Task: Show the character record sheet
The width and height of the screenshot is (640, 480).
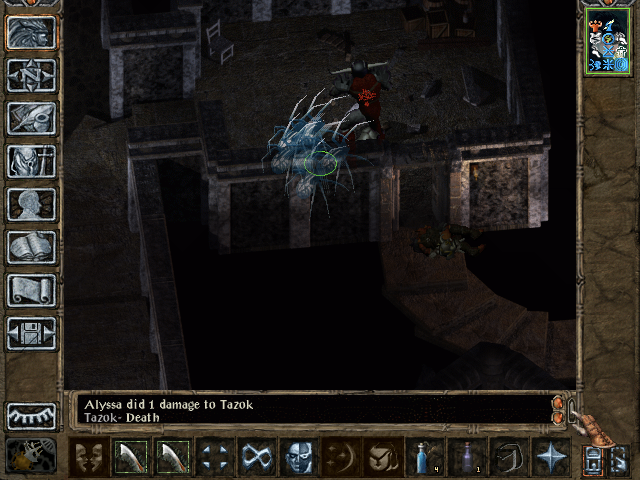Action: [32, 204]
